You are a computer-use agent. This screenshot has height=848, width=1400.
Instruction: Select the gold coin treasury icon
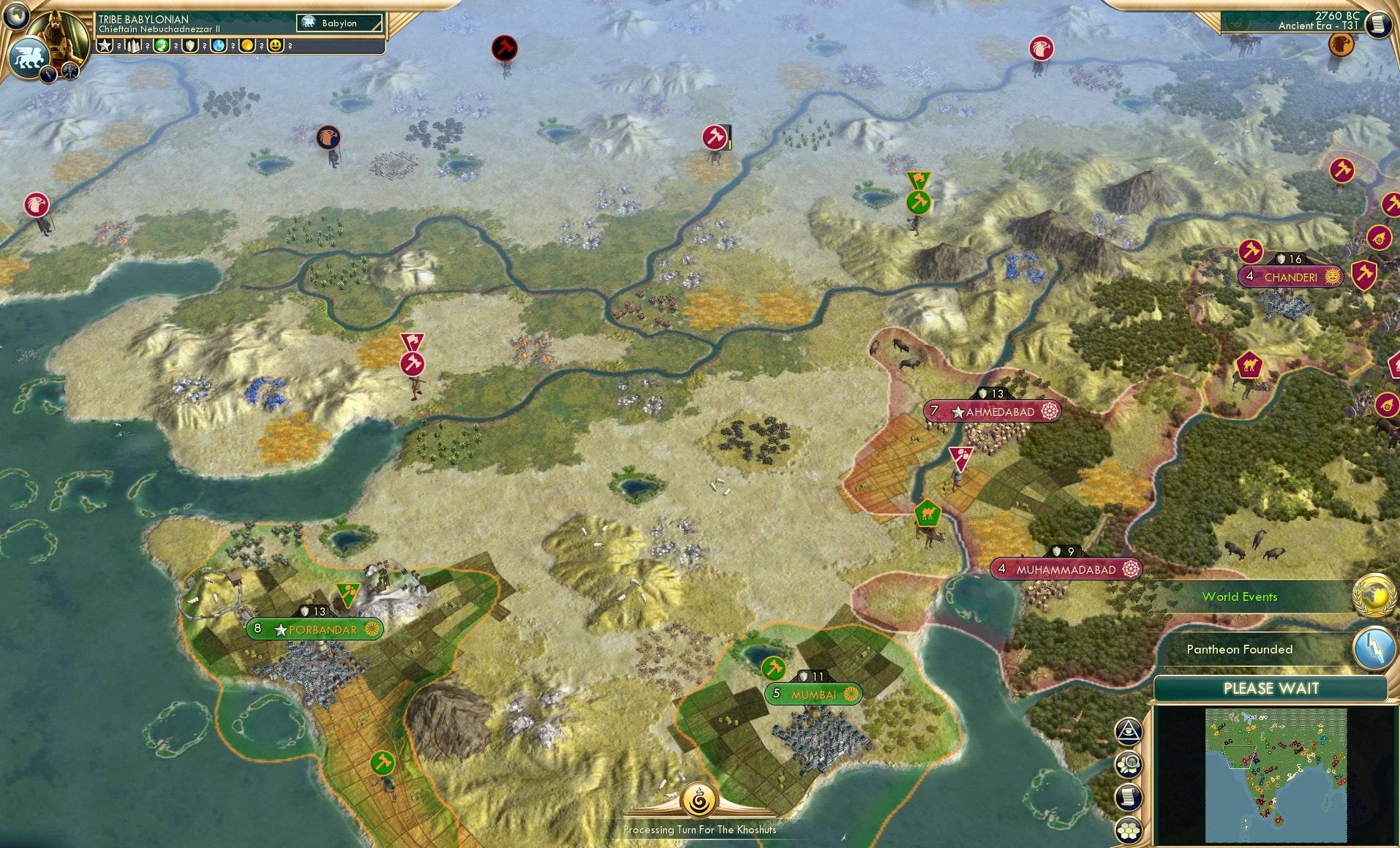pyautogui.click(x=246, y=46)
